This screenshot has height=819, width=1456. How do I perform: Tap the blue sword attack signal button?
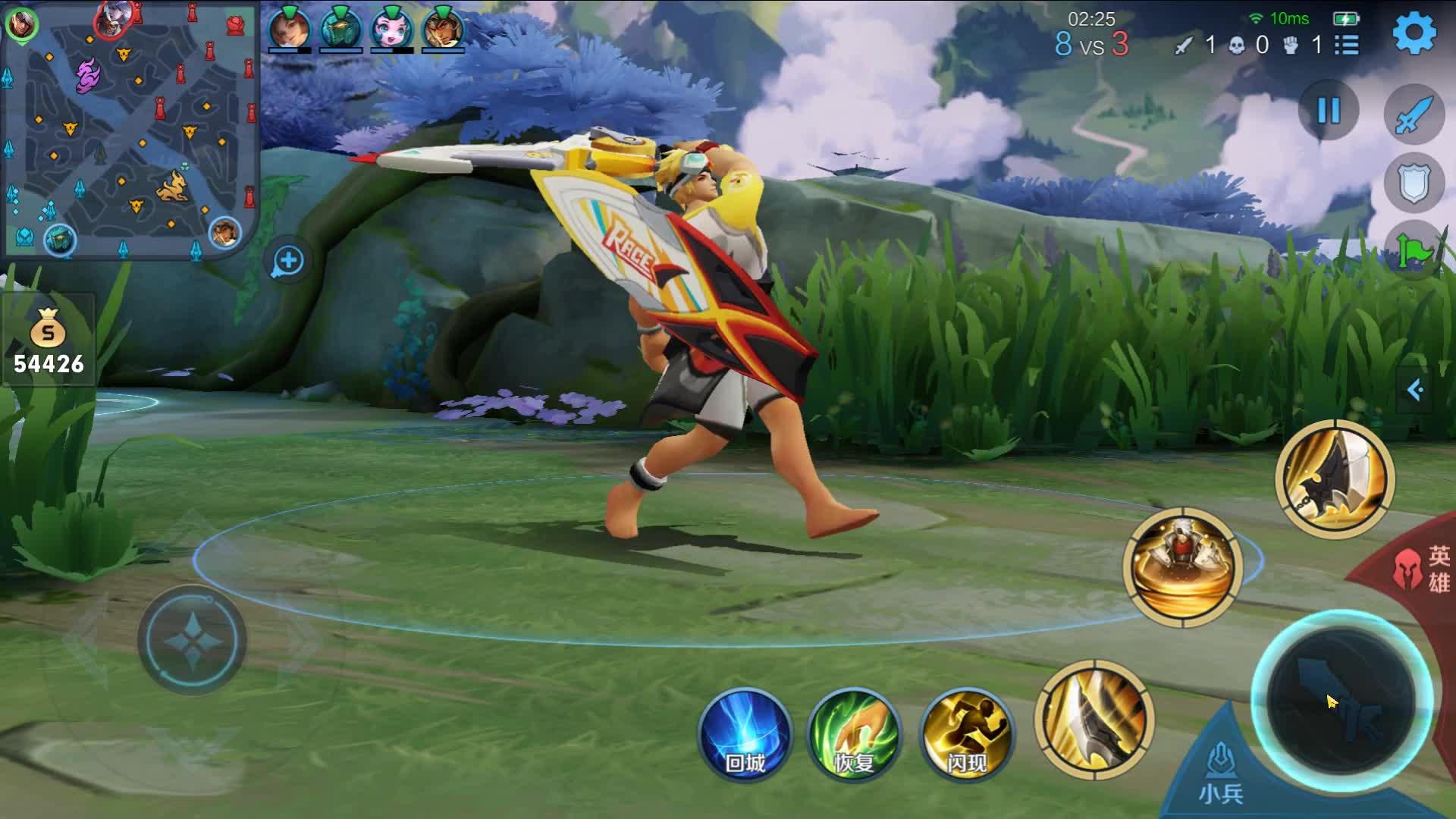(x=1414, y=115)
